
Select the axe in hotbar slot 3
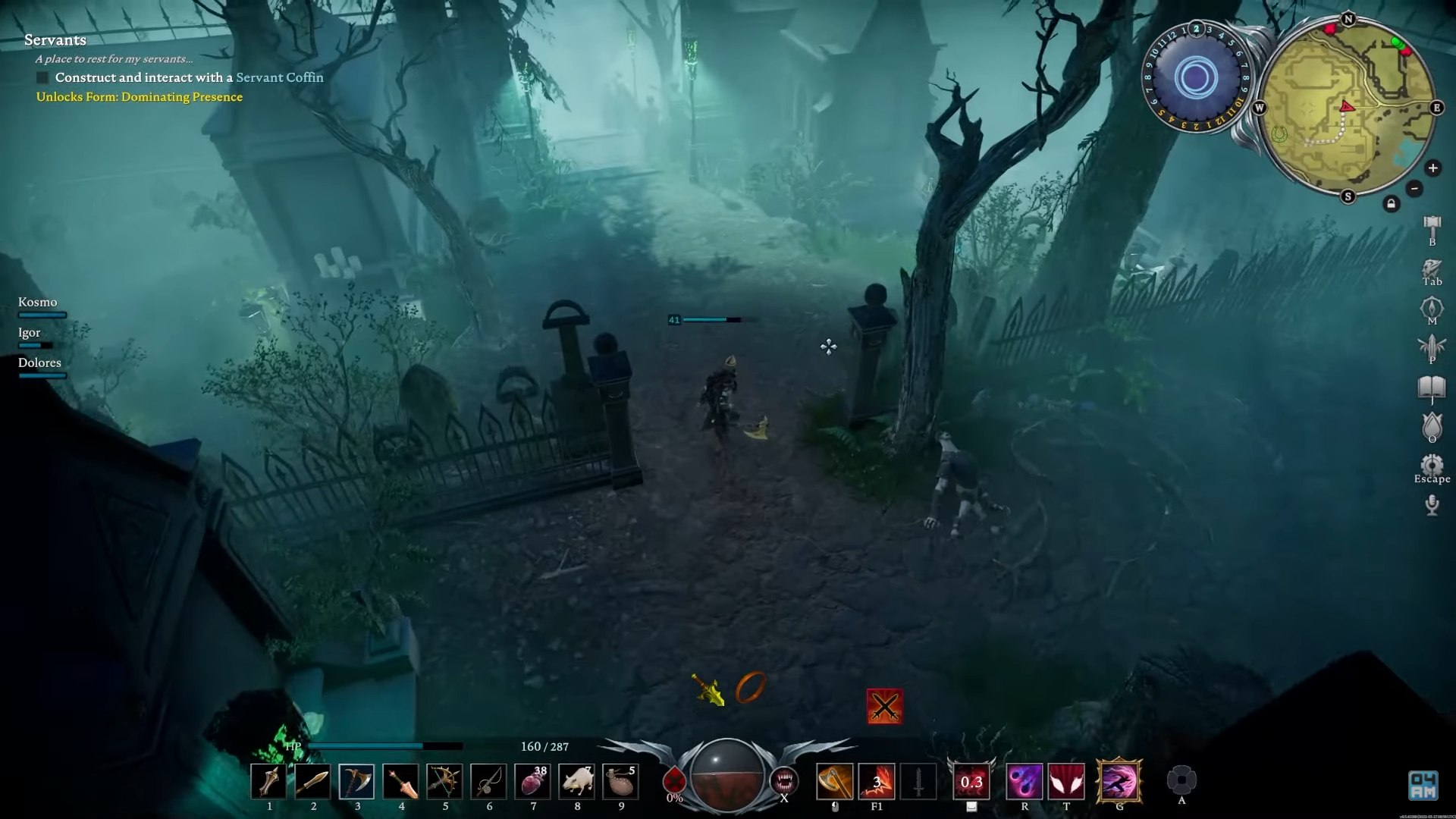coord(357,782)
